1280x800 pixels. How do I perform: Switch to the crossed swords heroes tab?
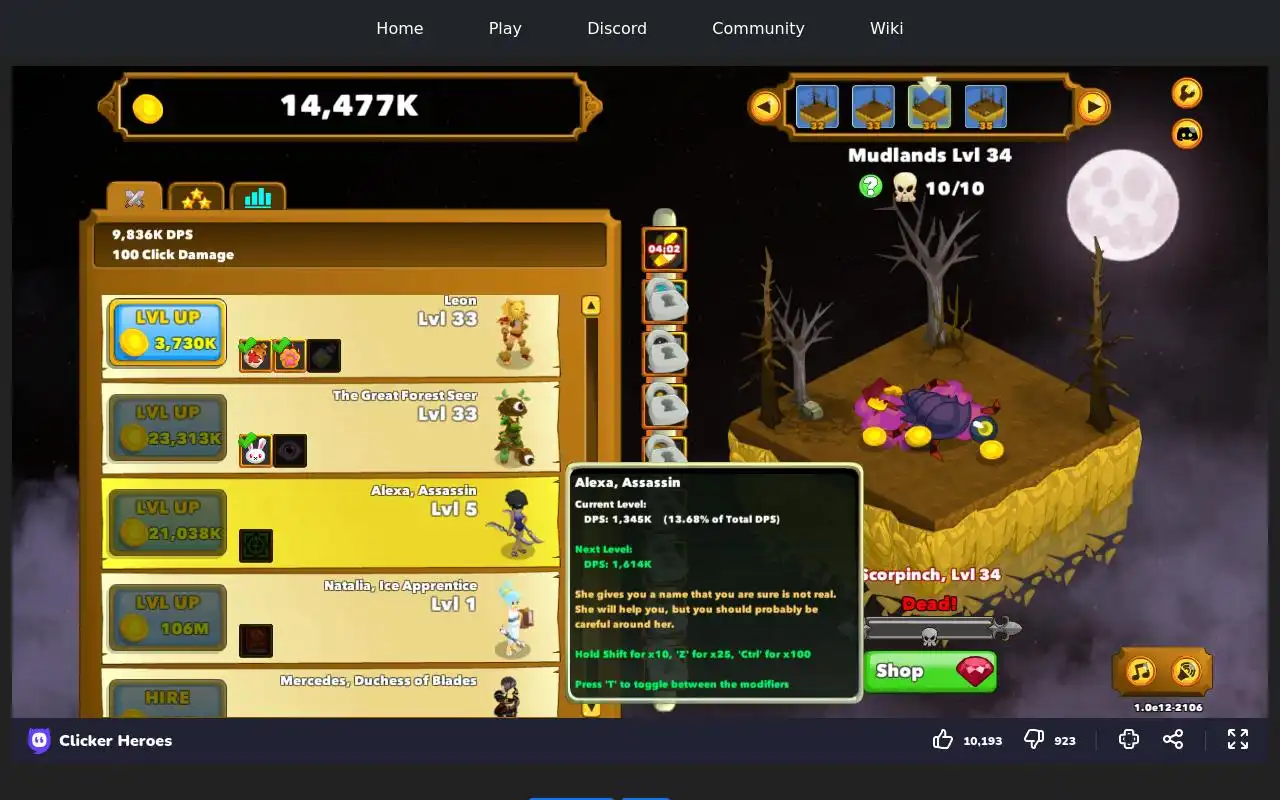click(135, 198)
